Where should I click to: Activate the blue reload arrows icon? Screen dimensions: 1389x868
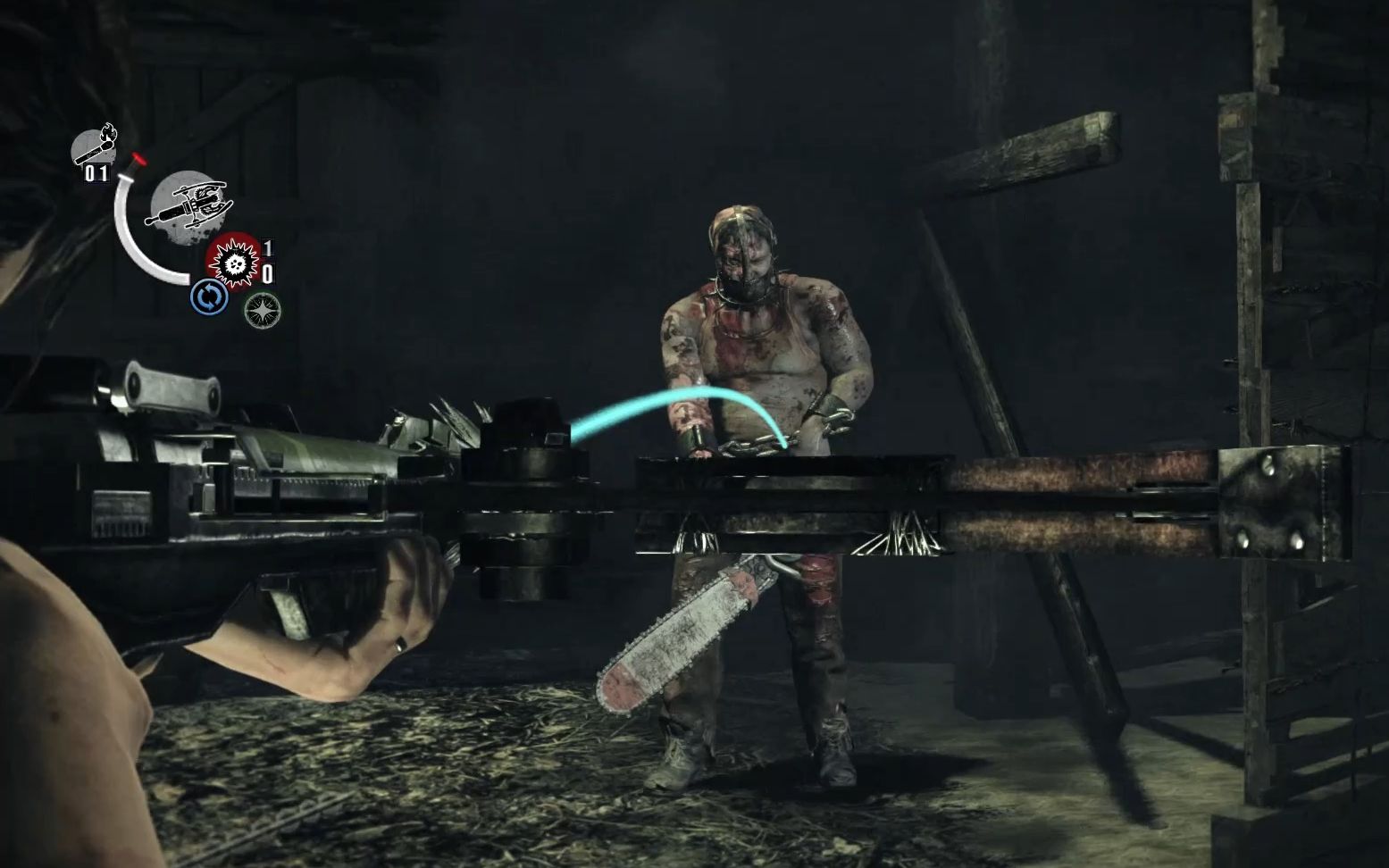coord(206,297)
